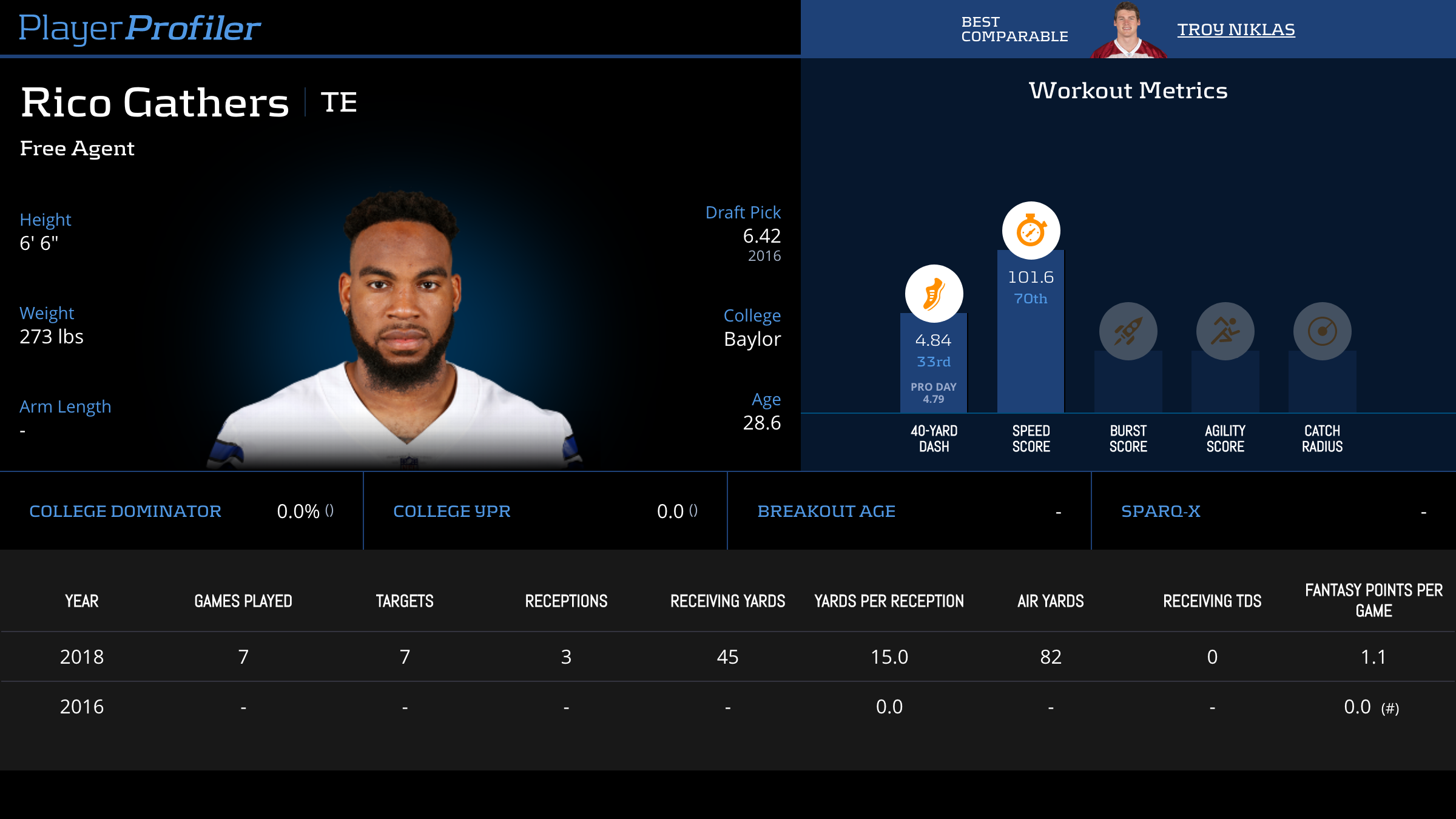Click the Games Played column header

tap(243, 601)
